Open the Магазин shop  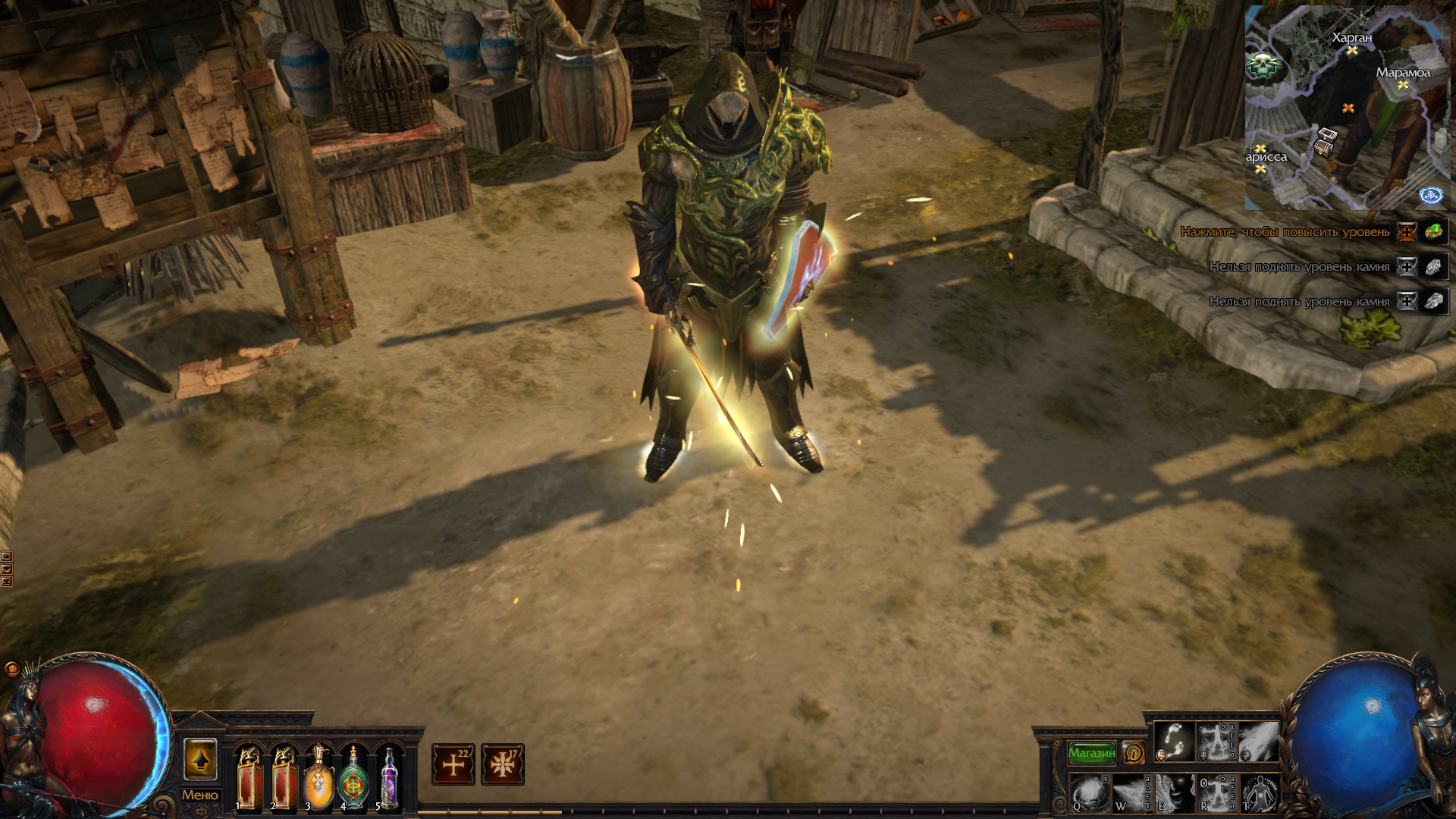(1092, 752)
